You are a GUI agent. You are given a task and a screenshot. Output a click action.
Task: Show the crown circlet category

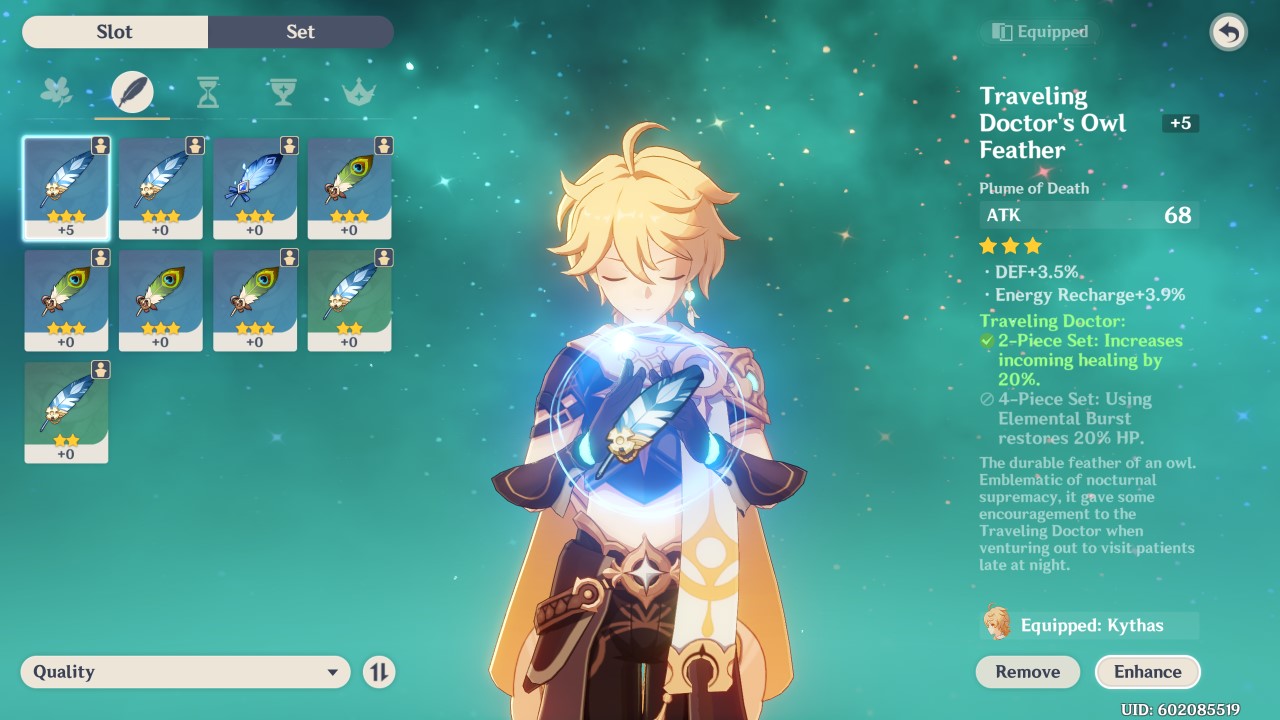(x=358, y=93)
